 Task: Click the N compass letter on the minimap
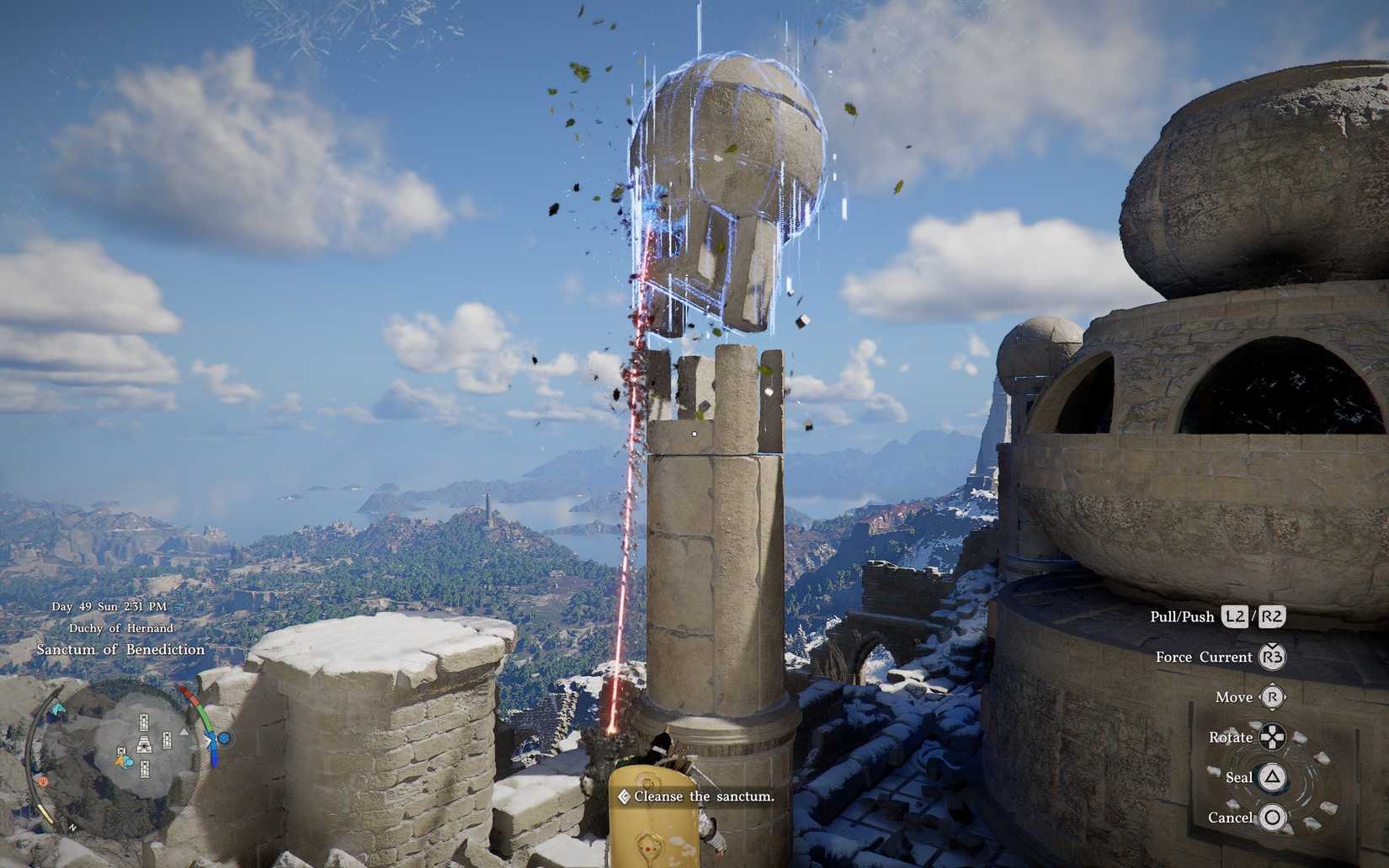point(72,828)
